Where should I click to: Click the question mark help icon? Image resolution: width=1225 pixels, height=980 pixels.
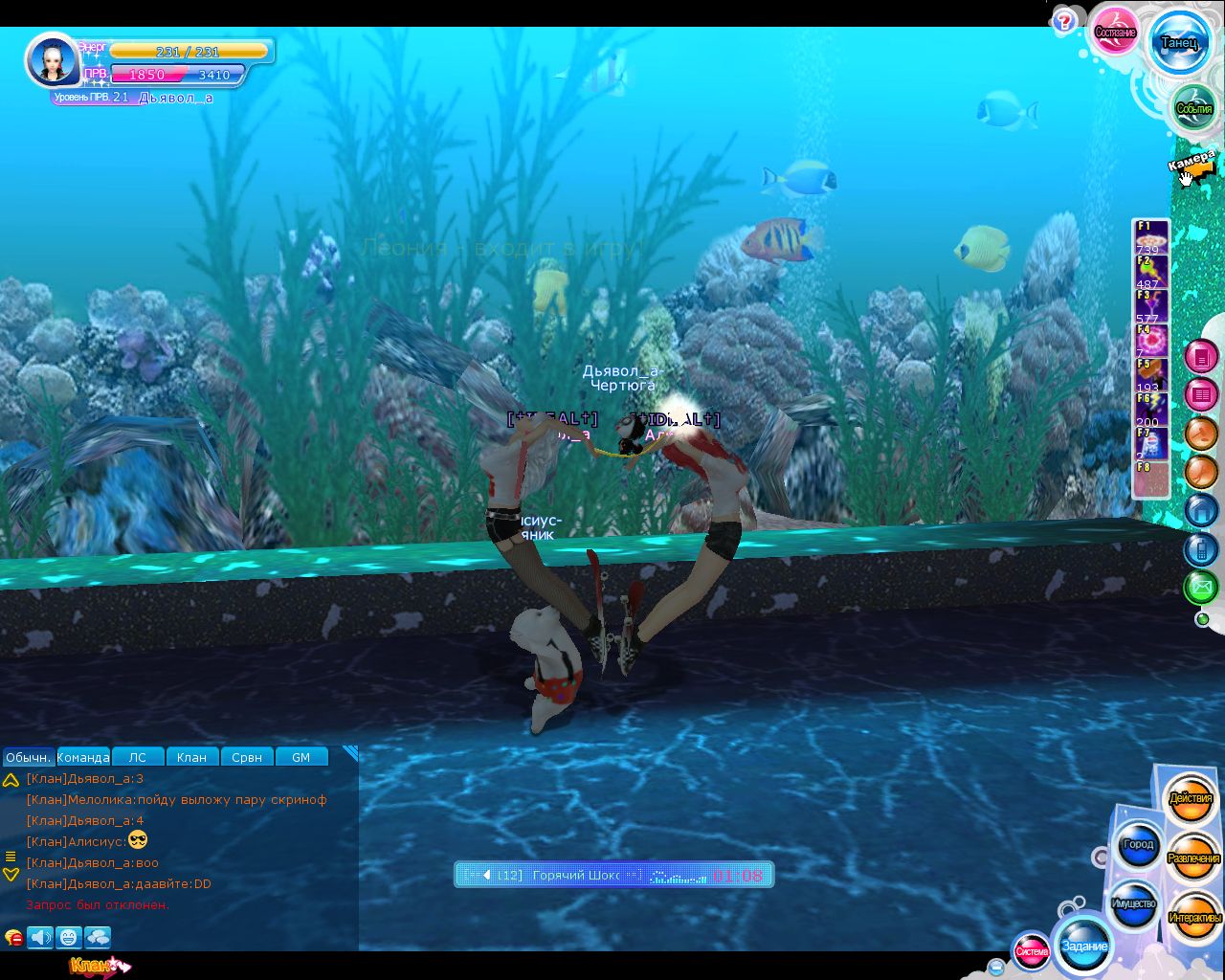tap(1064, 22)
